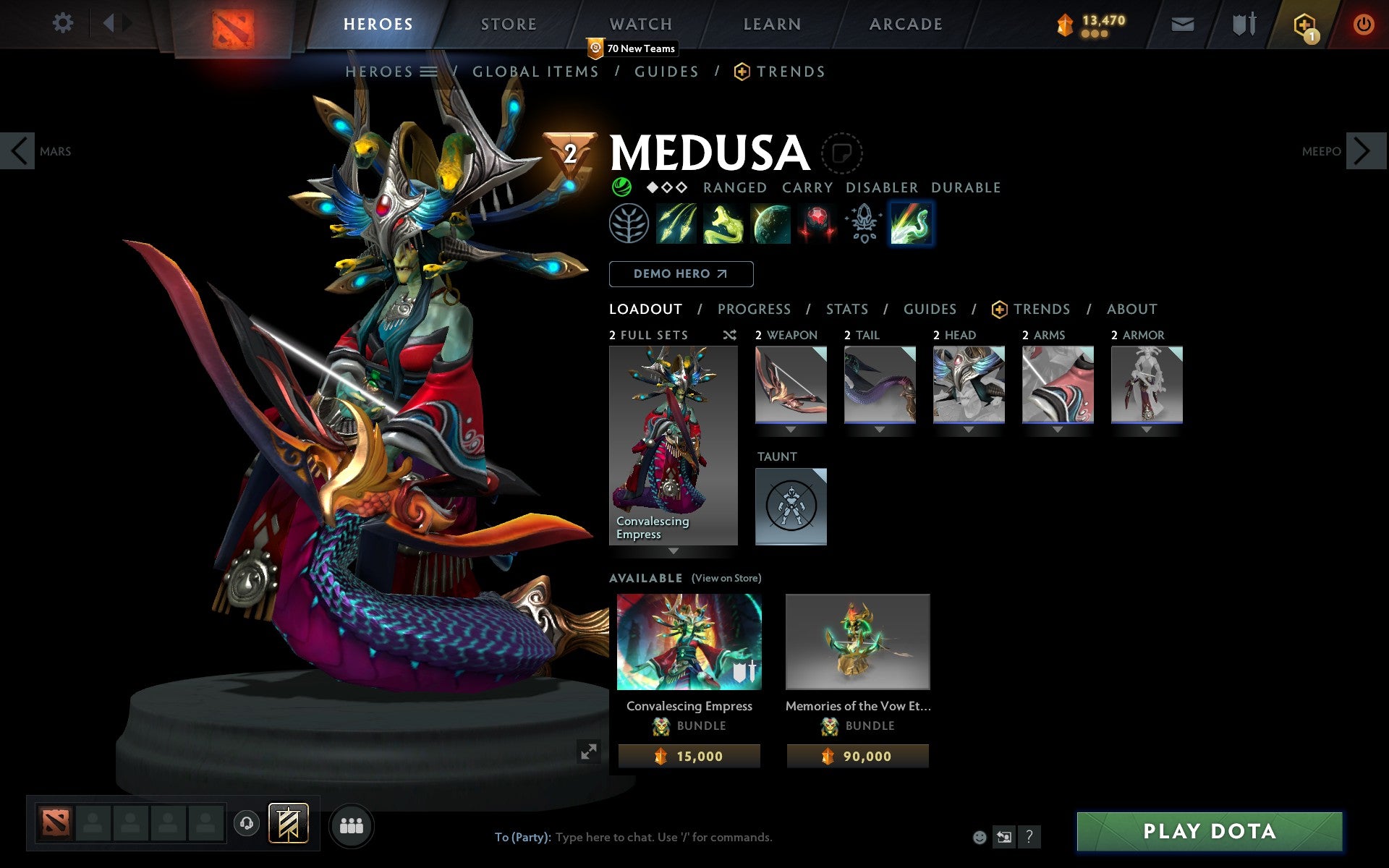Viewport: 1389px width, 868px height.
Task: Toggle fullscreen view of the hero model
Action: pyautogui.click(x=590, y=752)
